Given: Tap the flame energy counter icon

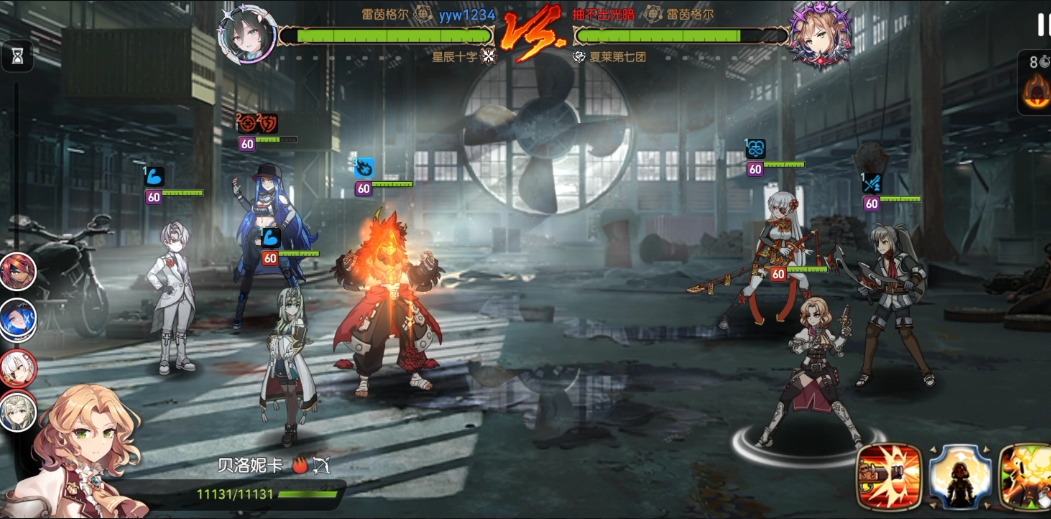Looking at the screenshot, I should click(1038, 91).
